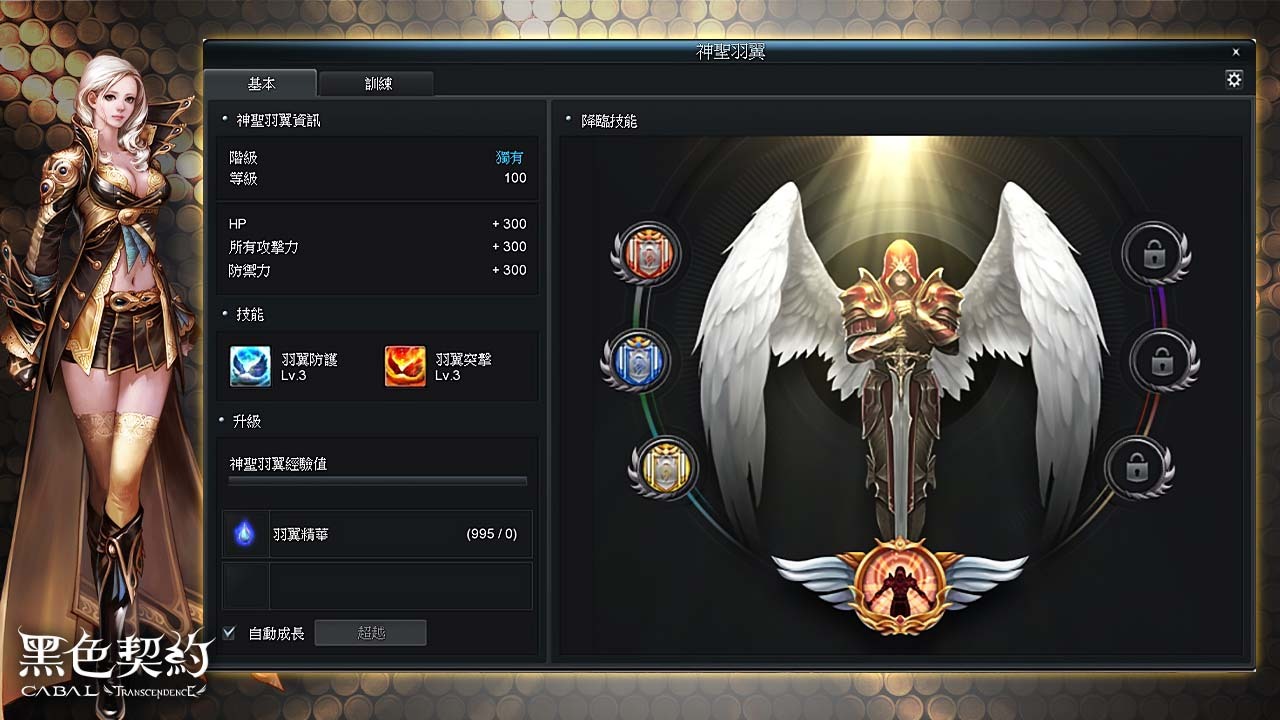Click the empty material slot below 羽翼精華
This screenshot has width=1280, height=720.
[246, 586]
